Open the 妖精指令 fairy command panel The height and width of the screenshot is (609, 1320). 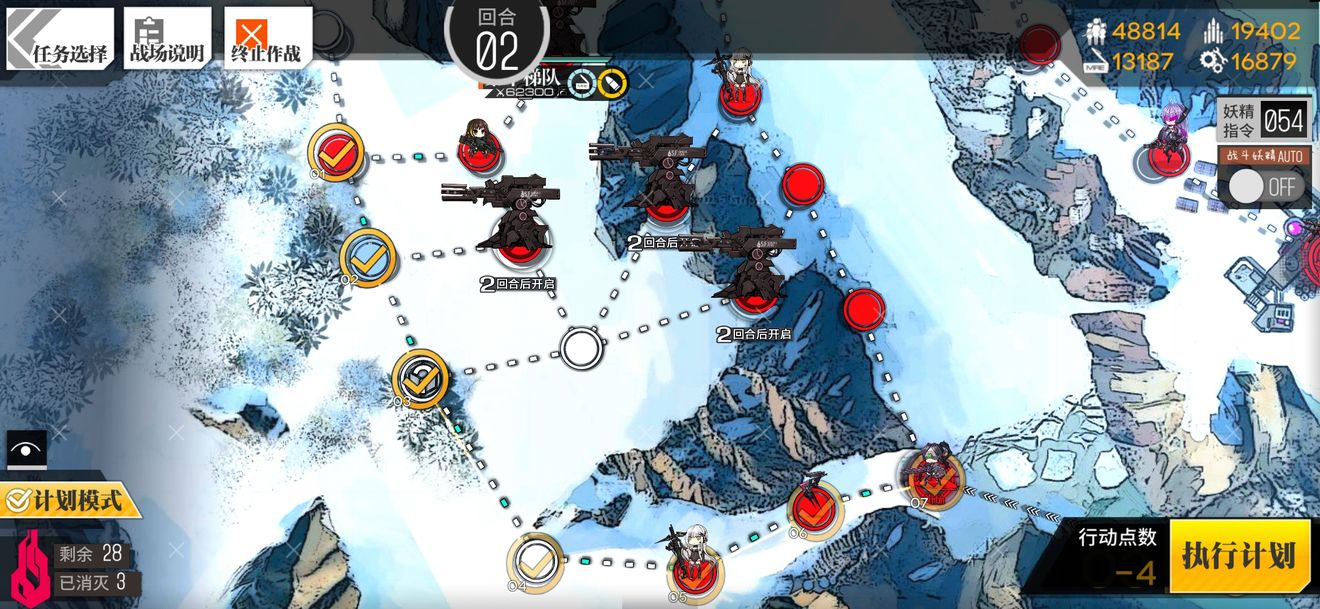click(1263, 121)
